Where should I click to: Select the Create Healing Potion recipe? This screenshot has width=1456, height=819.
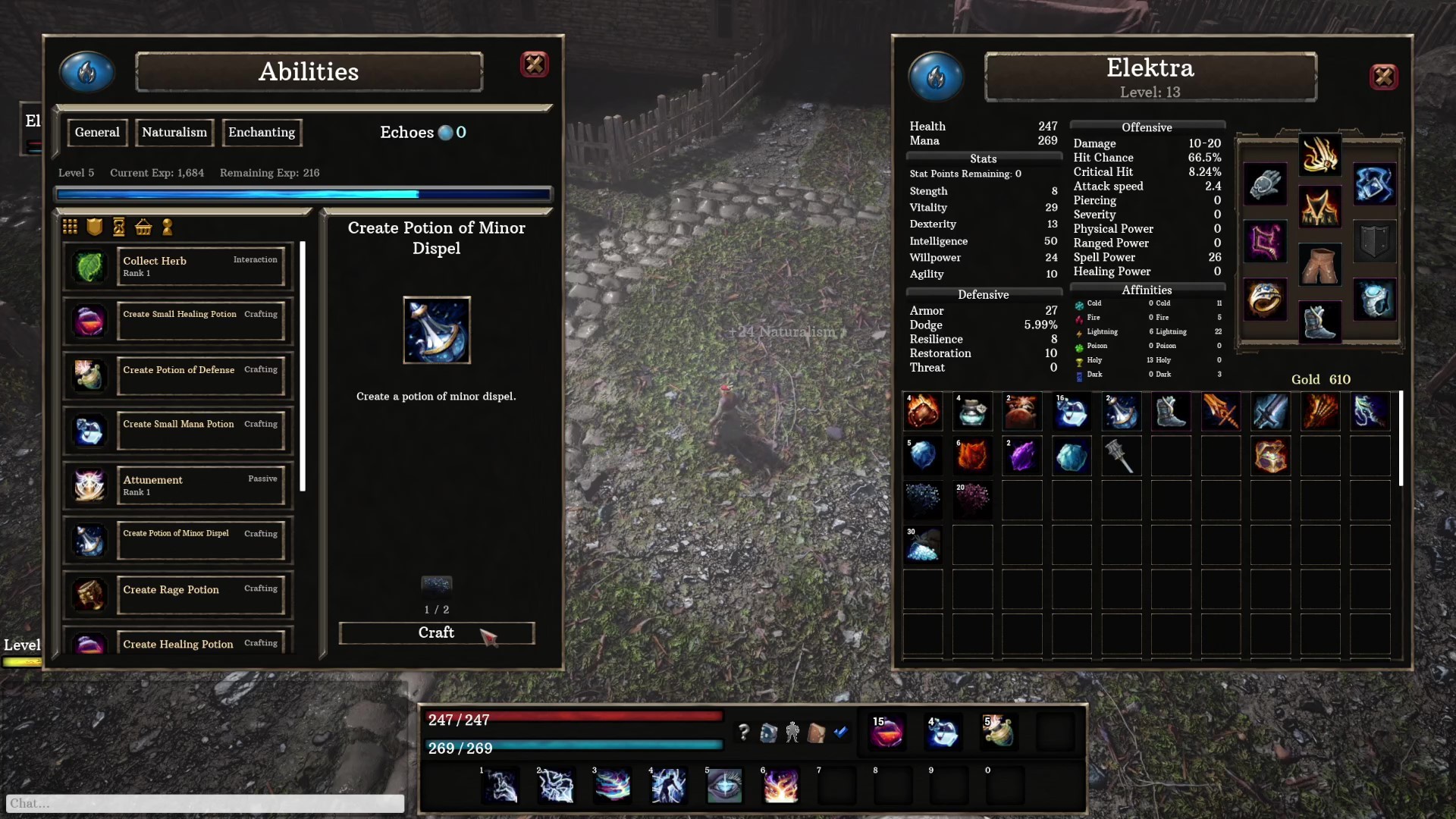click(201, 644)
